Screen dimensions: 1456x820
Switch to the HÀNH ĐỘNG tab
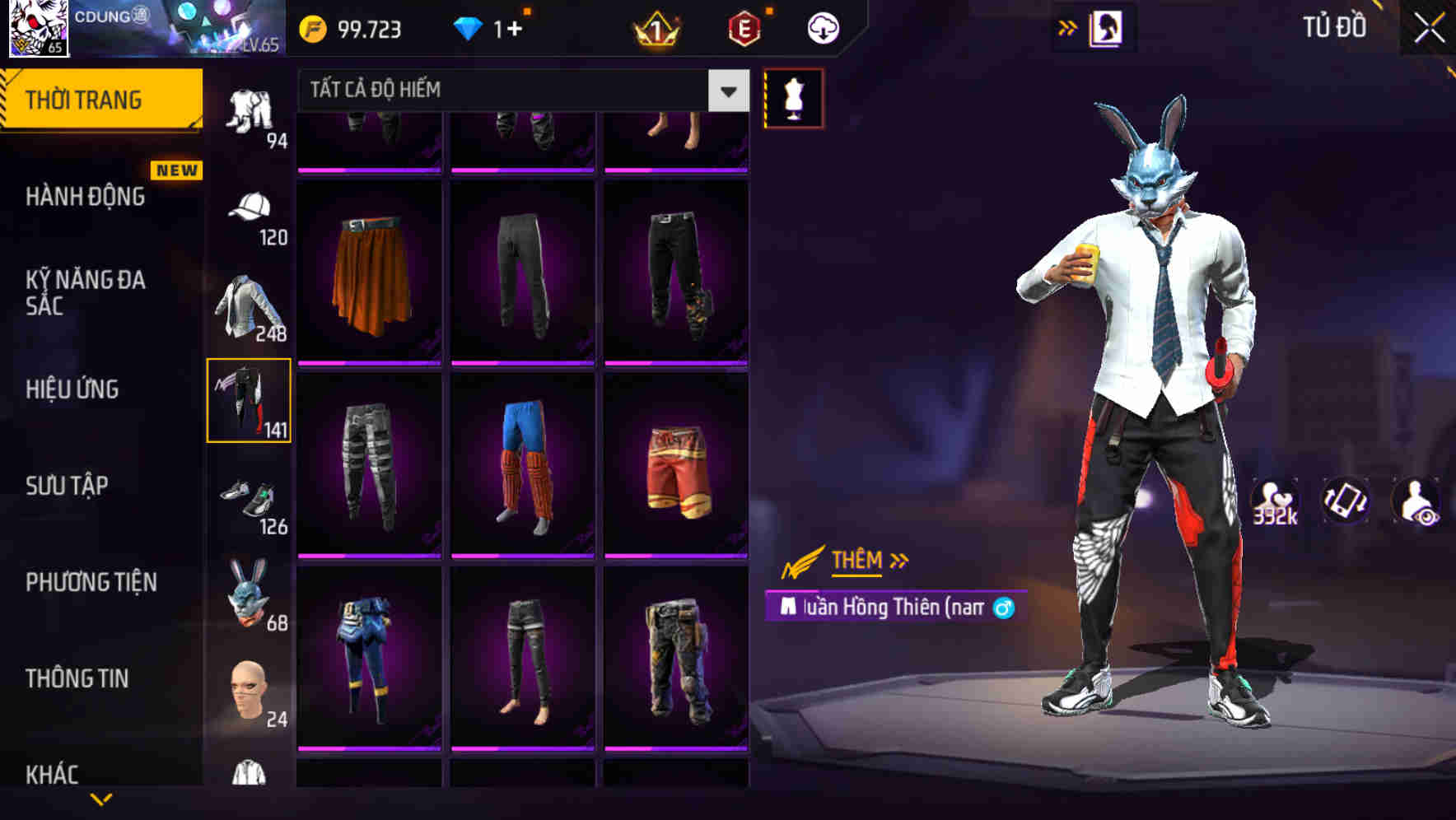[87, 196]
